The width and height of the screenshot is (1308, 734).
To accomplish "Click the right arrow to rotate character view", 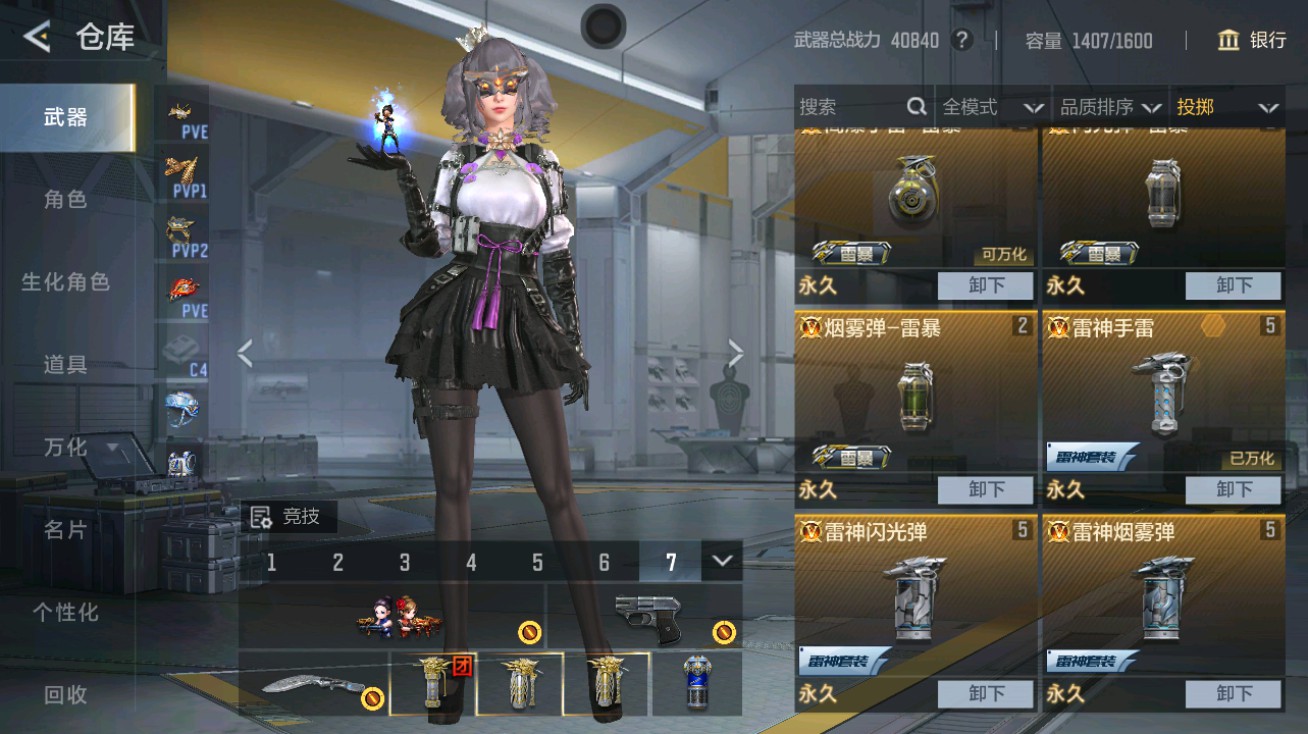I will tap(737, 352).
